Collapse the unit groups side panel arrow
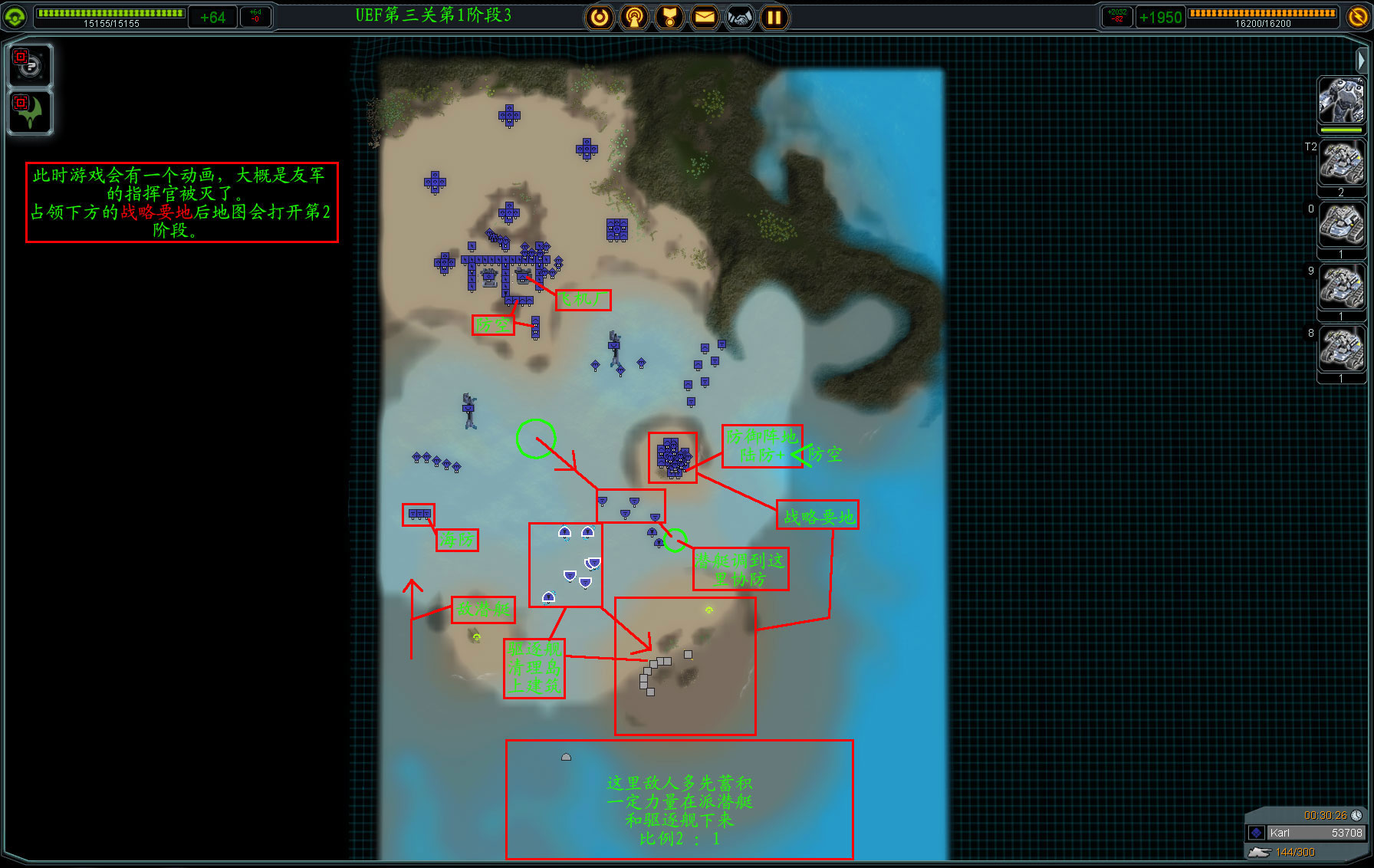1374x868 pixels. [x=1361, y=60]
